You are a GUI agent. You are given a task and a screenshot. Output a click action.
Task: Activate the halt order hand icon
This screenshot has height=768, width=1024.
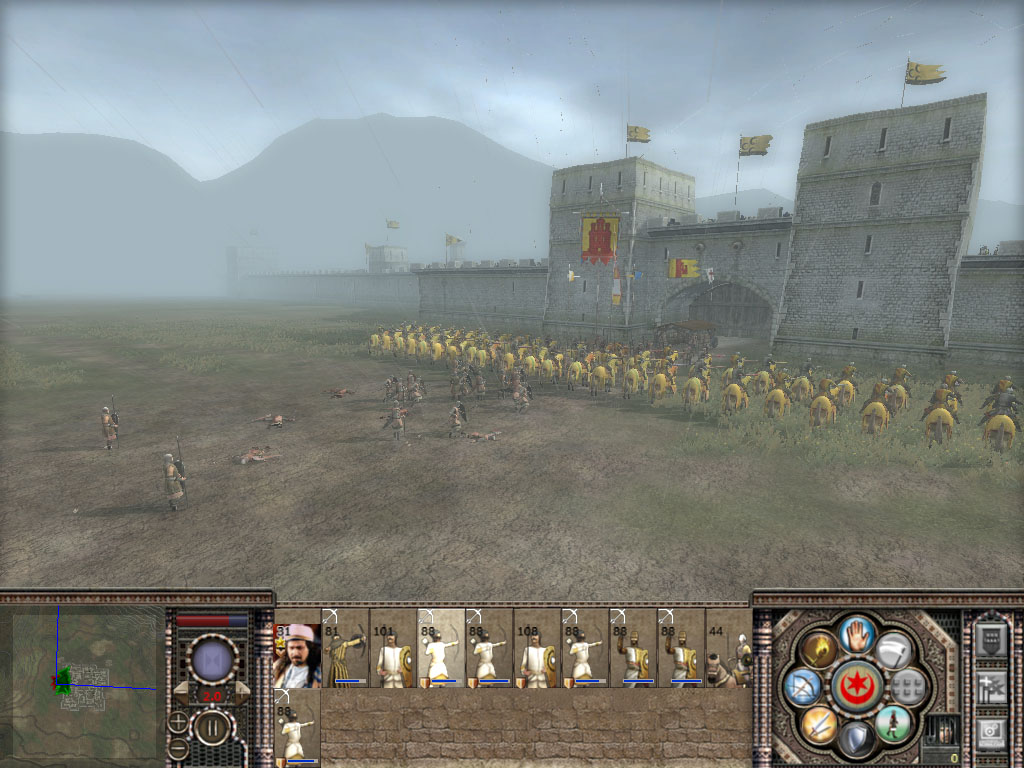coord(857,633)
